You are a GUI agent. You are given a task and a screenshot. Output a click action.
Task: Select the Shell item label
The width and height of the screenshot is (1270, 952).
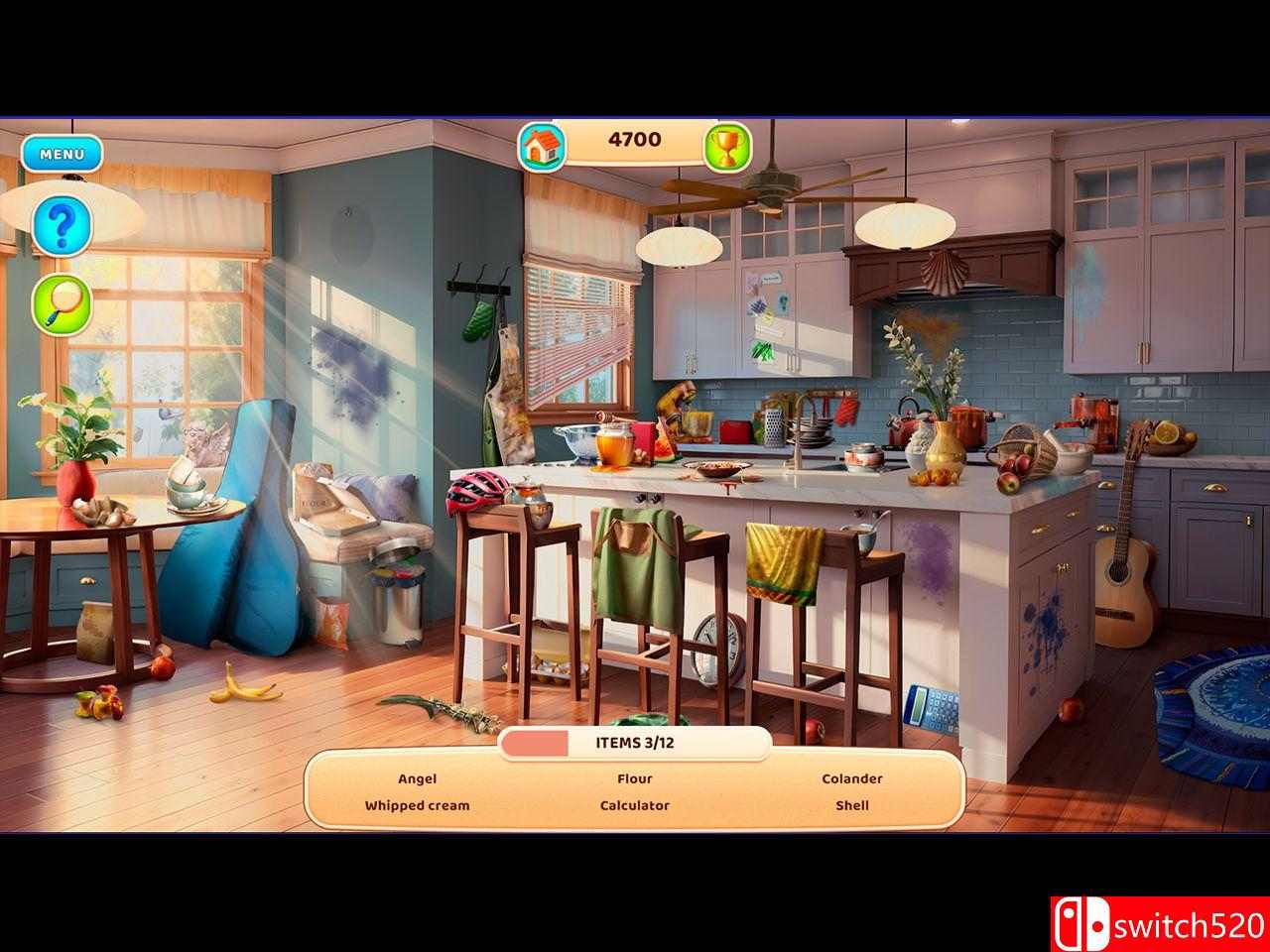[851, 804]
